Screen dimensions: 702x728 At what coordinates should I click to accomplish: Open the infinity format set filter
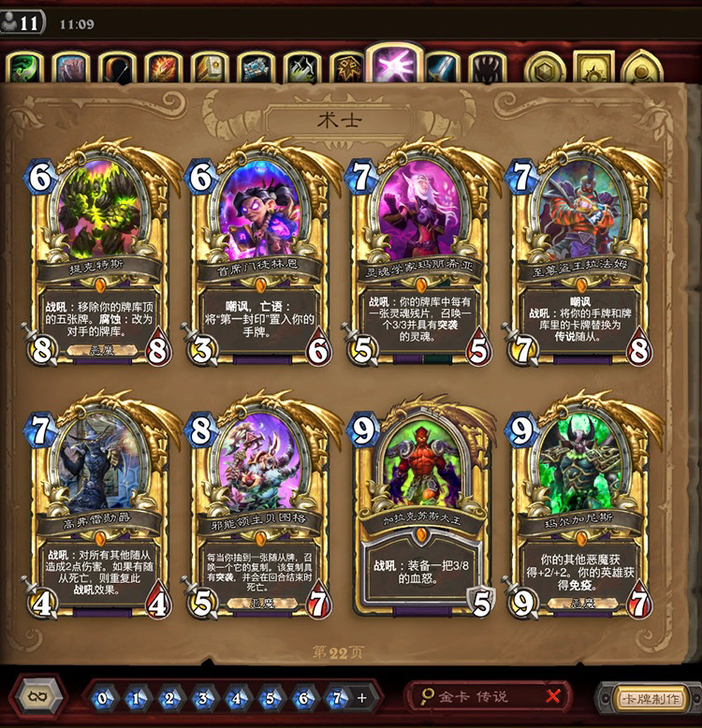[38, 696]
